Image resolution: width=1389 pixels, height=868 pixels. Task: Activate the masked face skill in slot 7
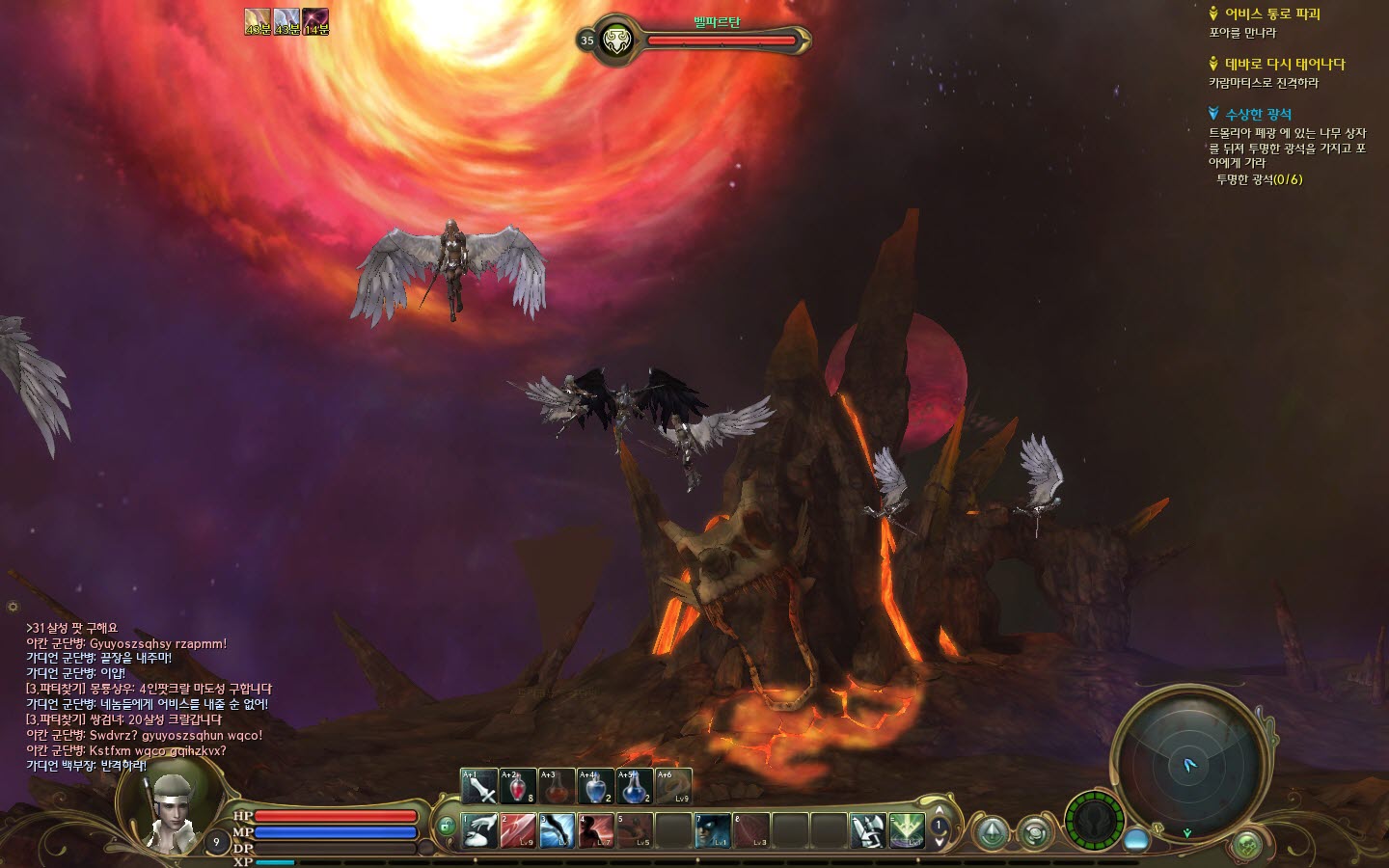(x=712, y=830)
